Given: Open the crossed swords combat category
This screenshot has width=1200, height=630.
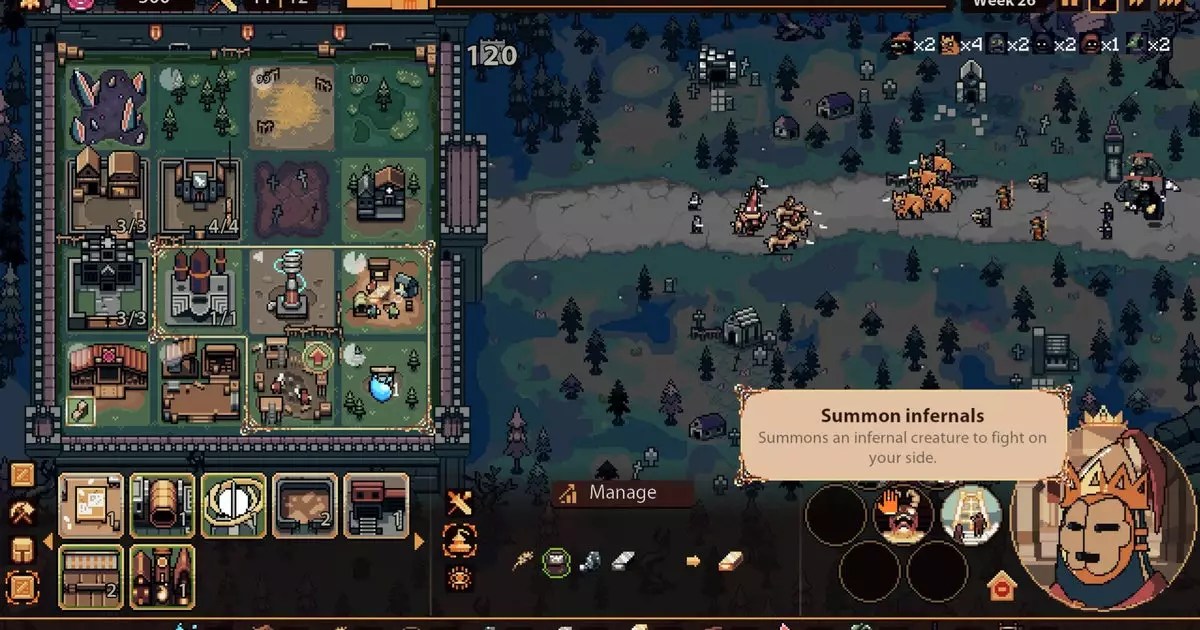Looking at the screenshot, I should pos(459,504).
